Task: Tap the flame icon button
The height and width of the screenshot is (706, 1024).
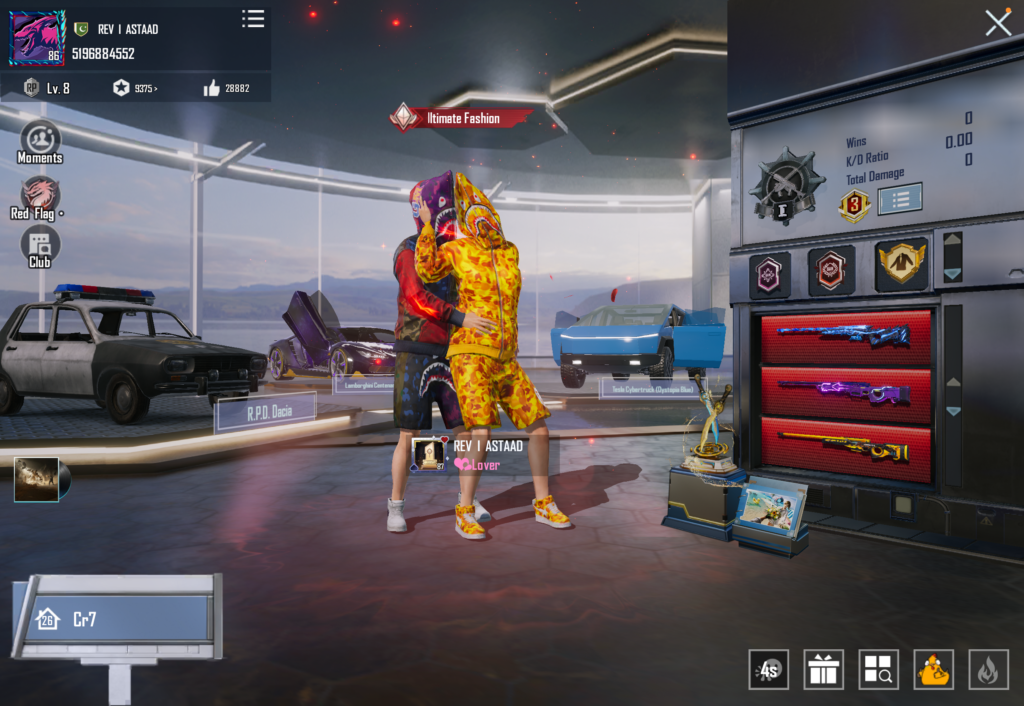Action: 988,669
